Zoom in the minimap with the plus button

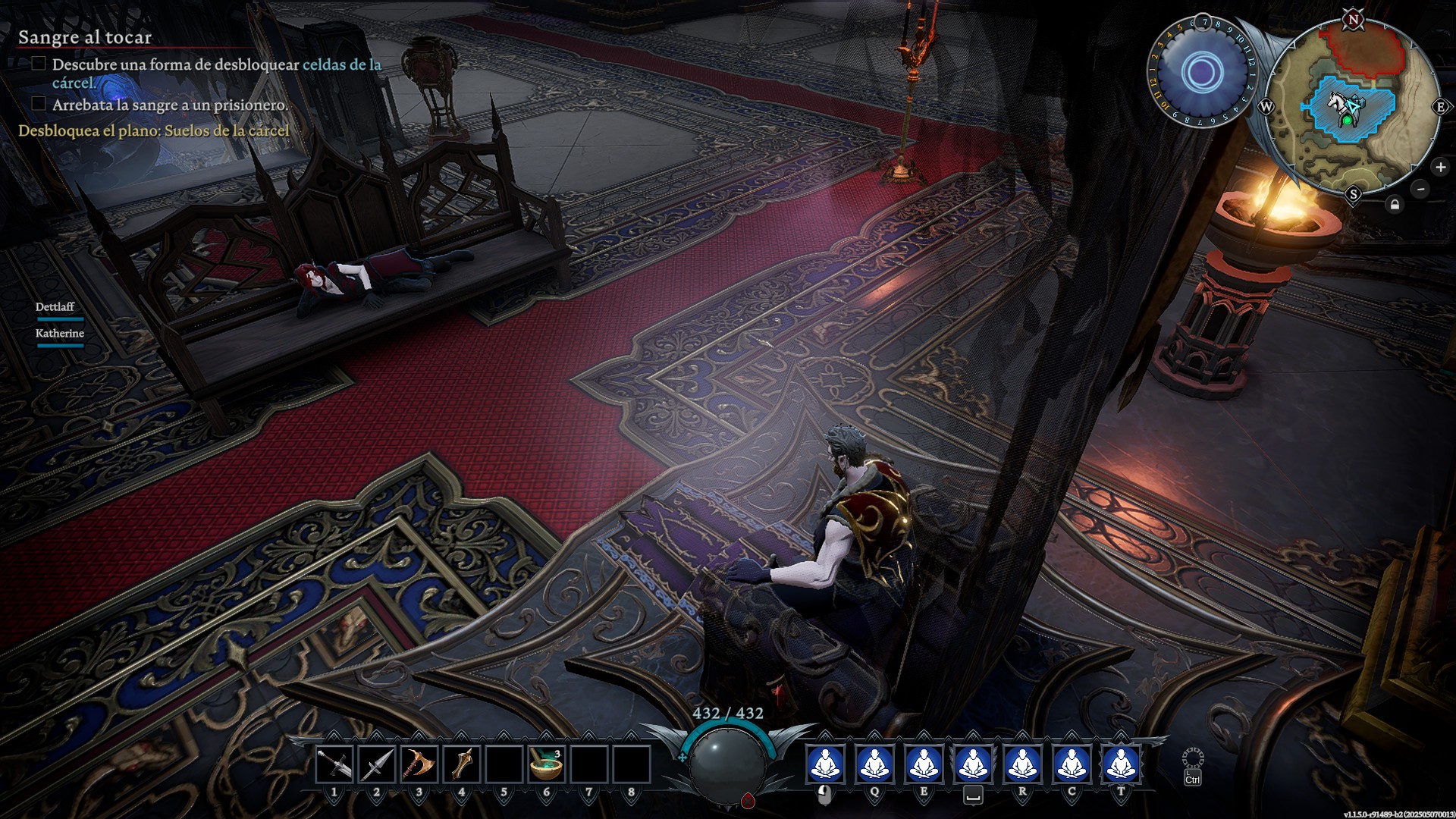(x=1440, y=168)
